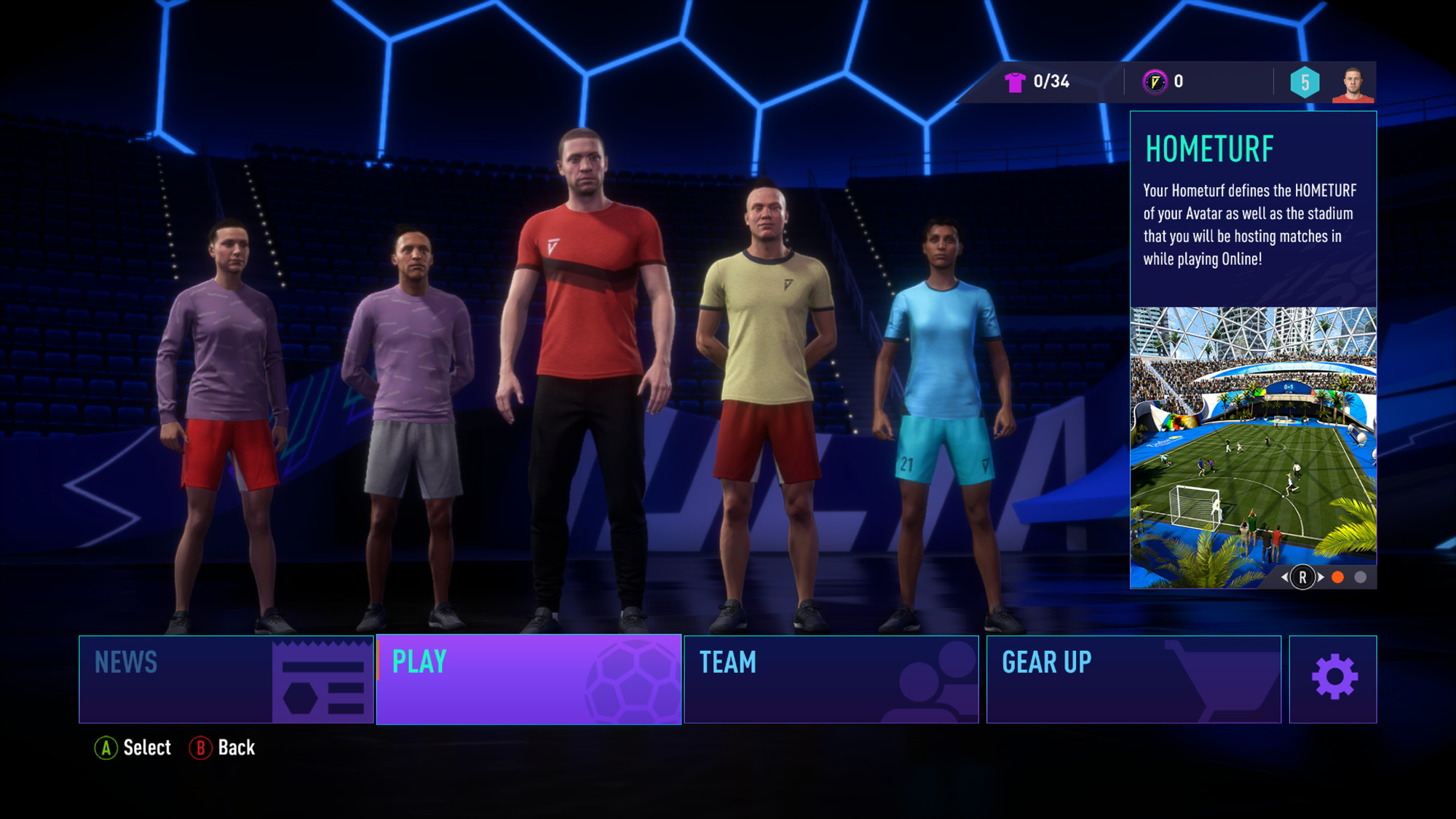Switch to the second info panel page dot
Screen dimensions: 1456x819
coord(1360,577)
